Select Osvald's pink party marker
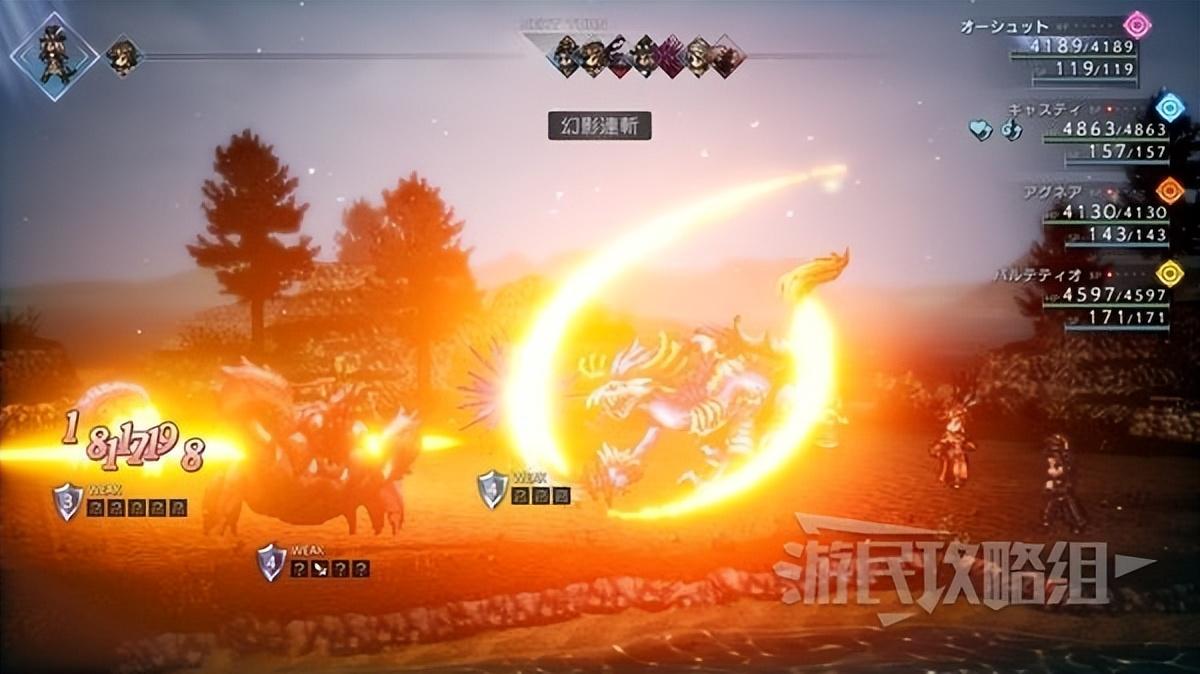Viewport: 1200px width, 674px height. [x=1137, y=25]
